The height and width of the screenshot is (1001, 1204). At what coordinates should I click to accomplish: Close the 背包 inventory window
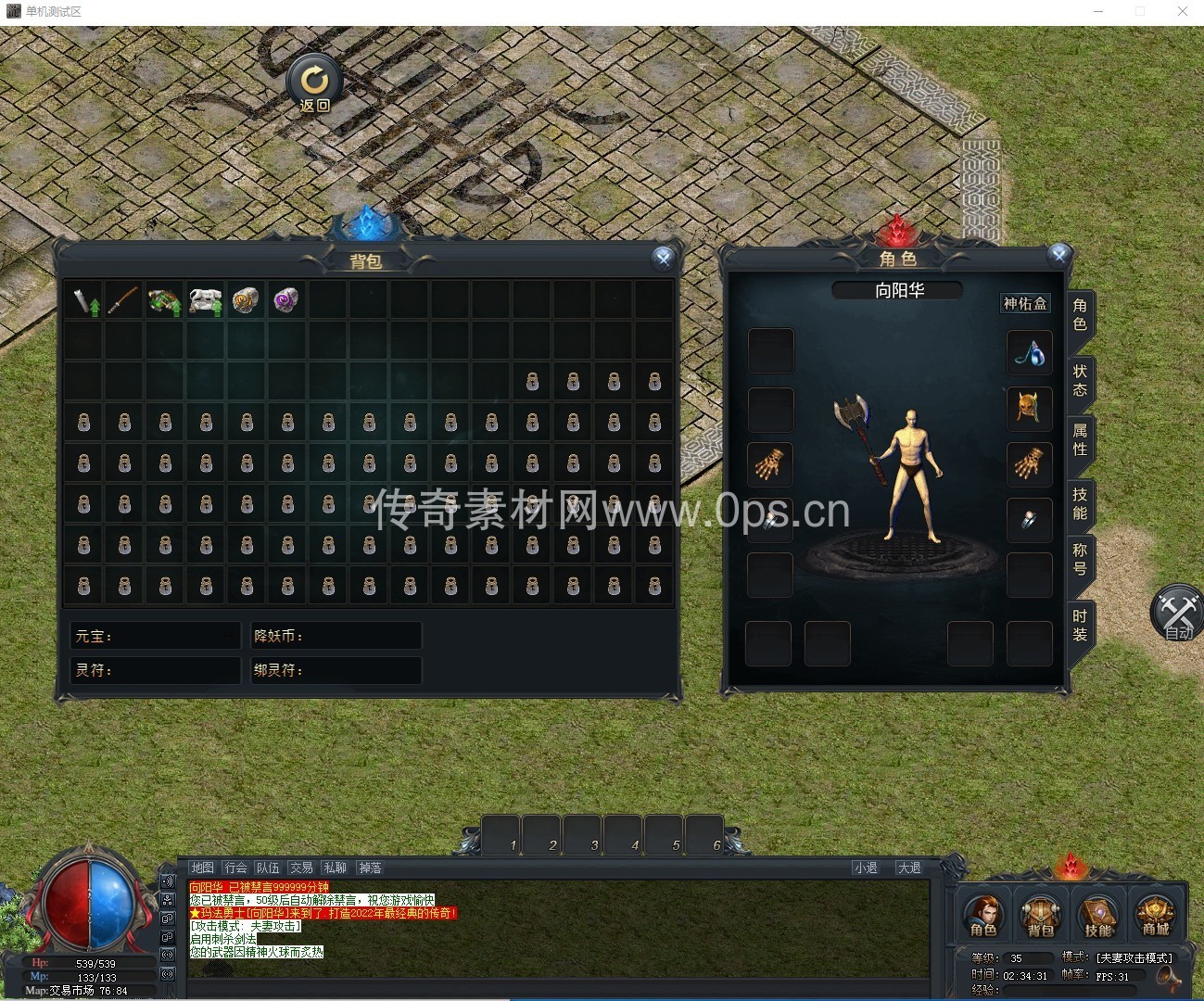(663, 259)
